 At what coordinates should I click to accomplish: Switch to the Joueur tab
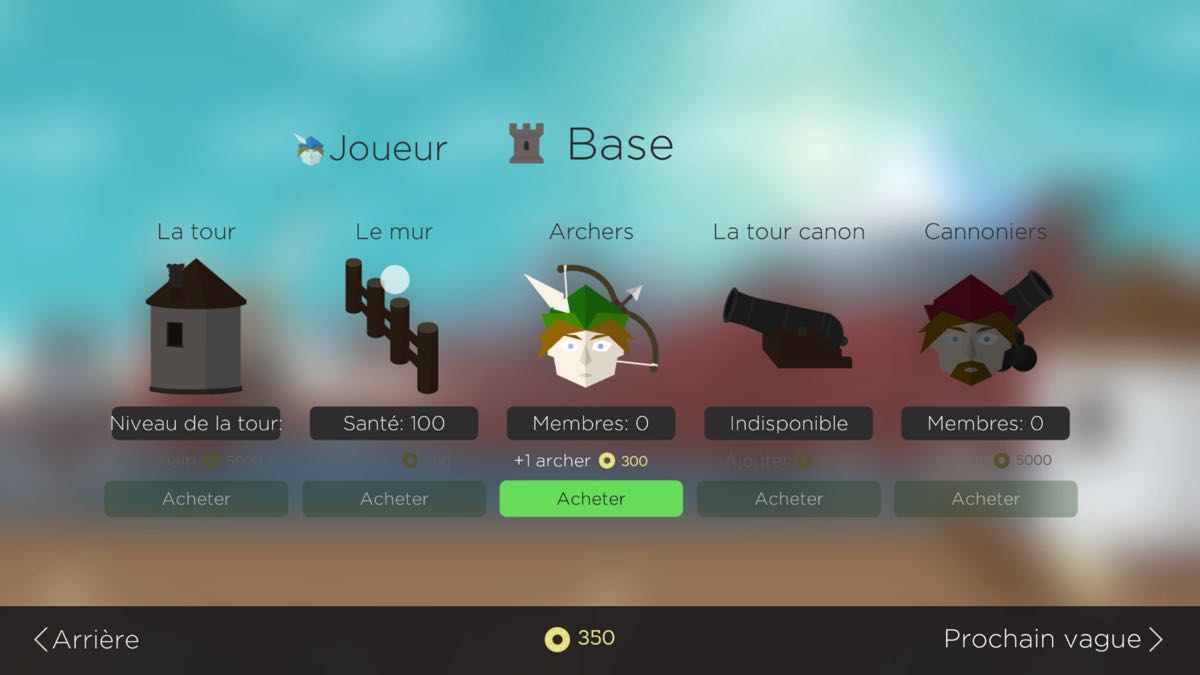(x=372, y=148)
